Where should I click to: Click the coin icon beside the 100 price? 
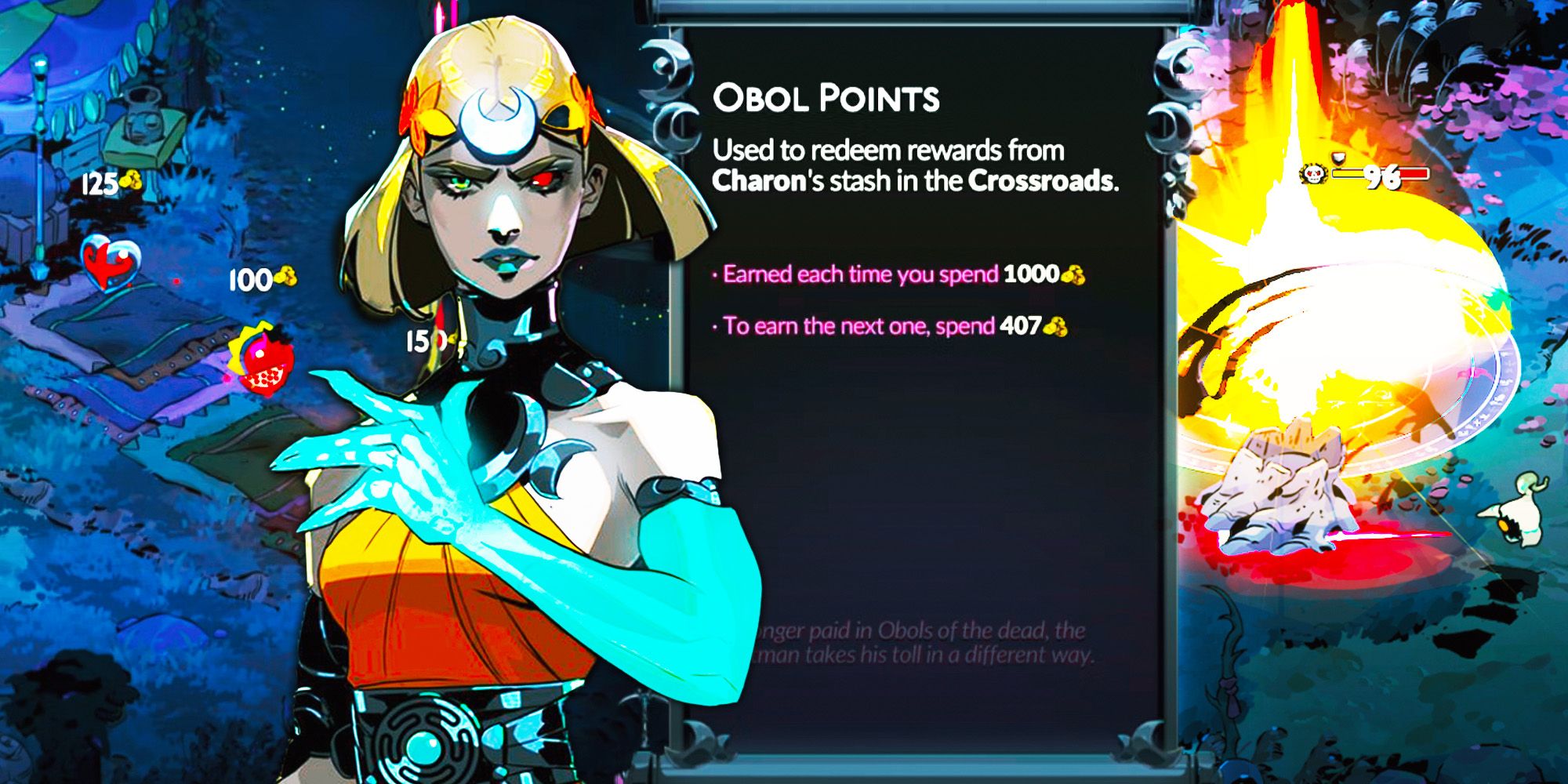285,276
